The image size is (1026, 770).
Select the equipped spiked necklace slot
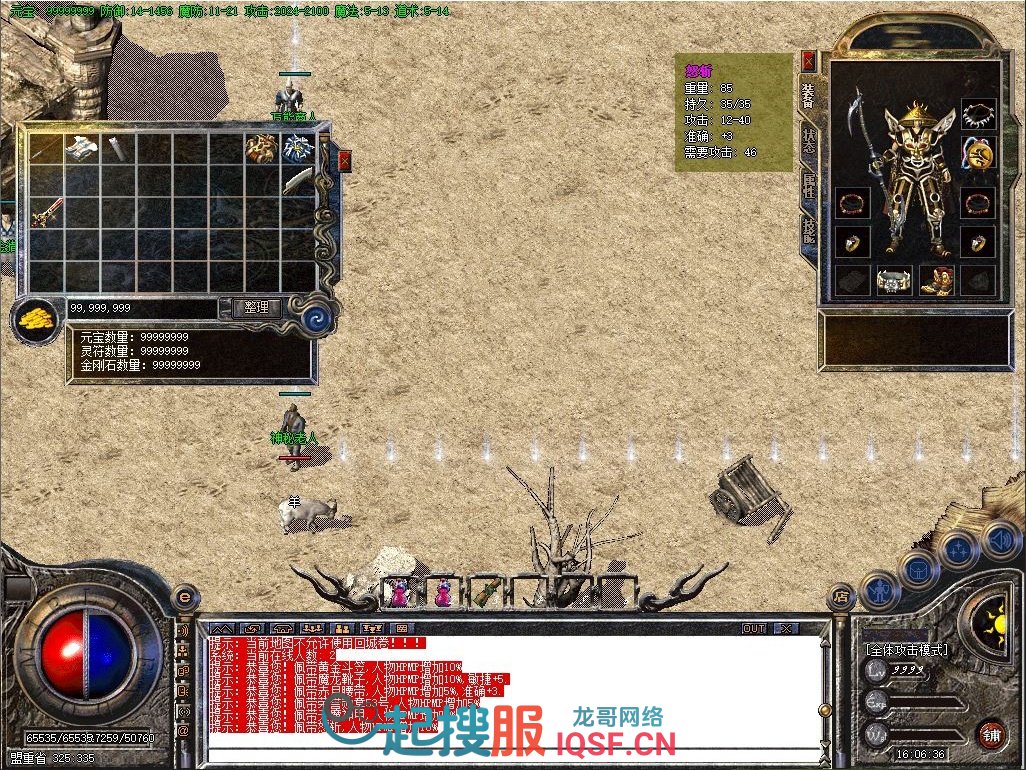pyautogui.click(x=978, y=114)
